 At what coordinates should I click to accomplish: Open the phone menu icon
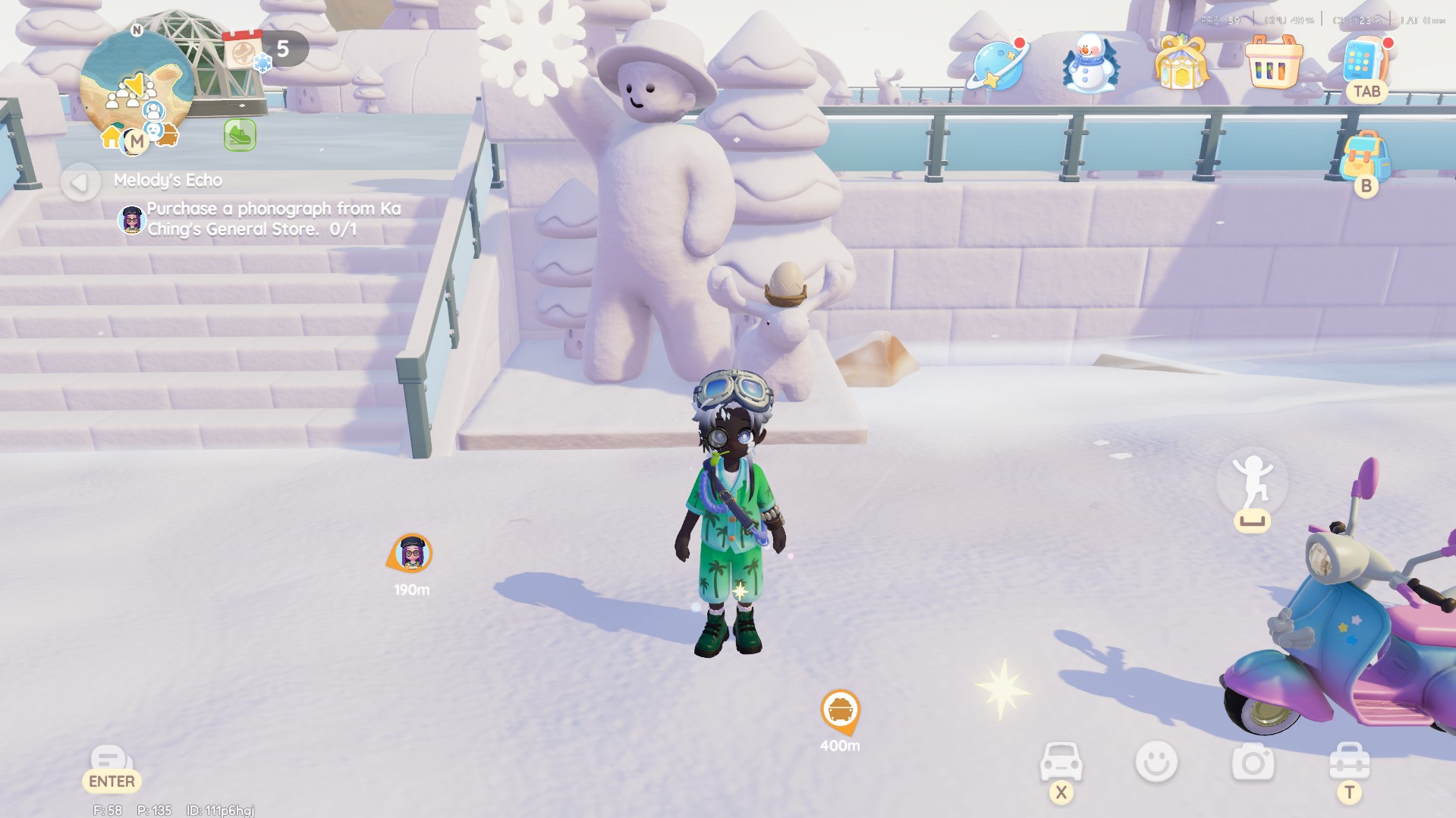[x=1364, y=62]
